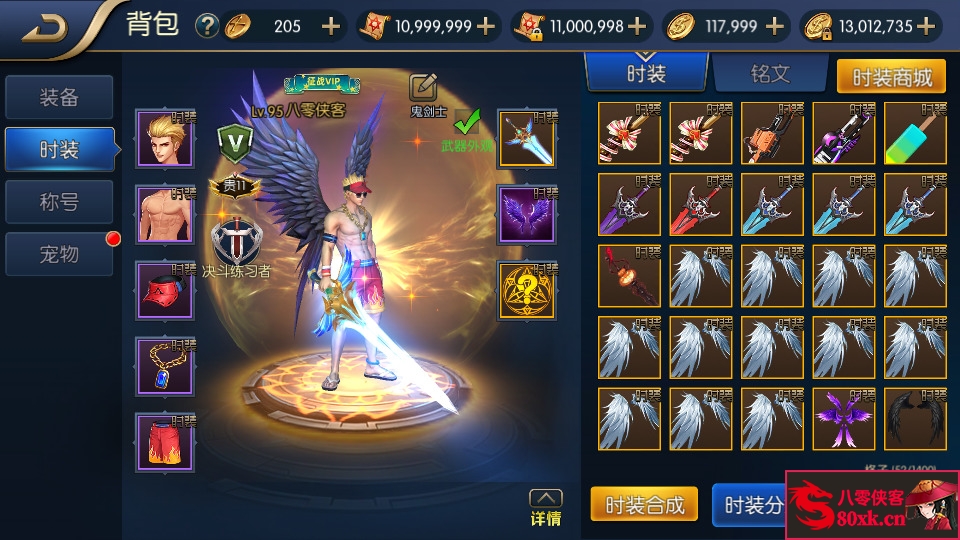This screenshot has width=960, height=540.
Task: Toggle the 武器外观 weapon appearance checkbox
Action: click(466, 124)
